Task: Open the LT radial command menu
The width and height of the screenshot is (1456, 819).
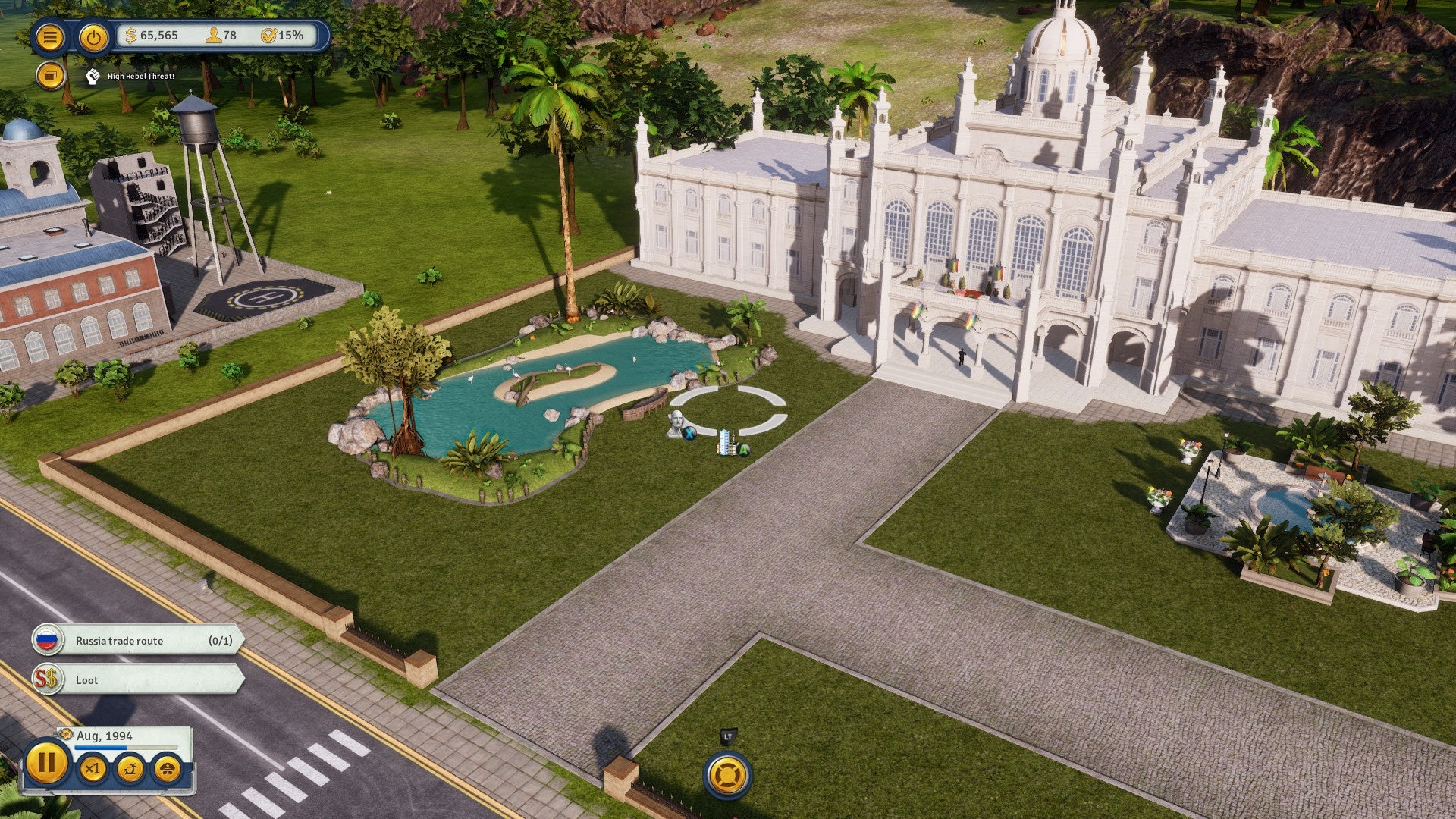Action: [x=726, y=775]
